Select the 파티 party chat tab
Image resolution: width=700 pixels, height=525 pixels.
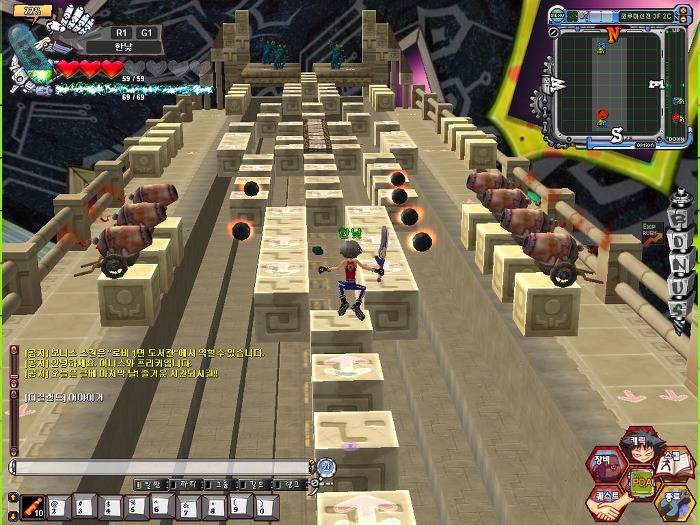pyautogui.click(x=184, y=485)
